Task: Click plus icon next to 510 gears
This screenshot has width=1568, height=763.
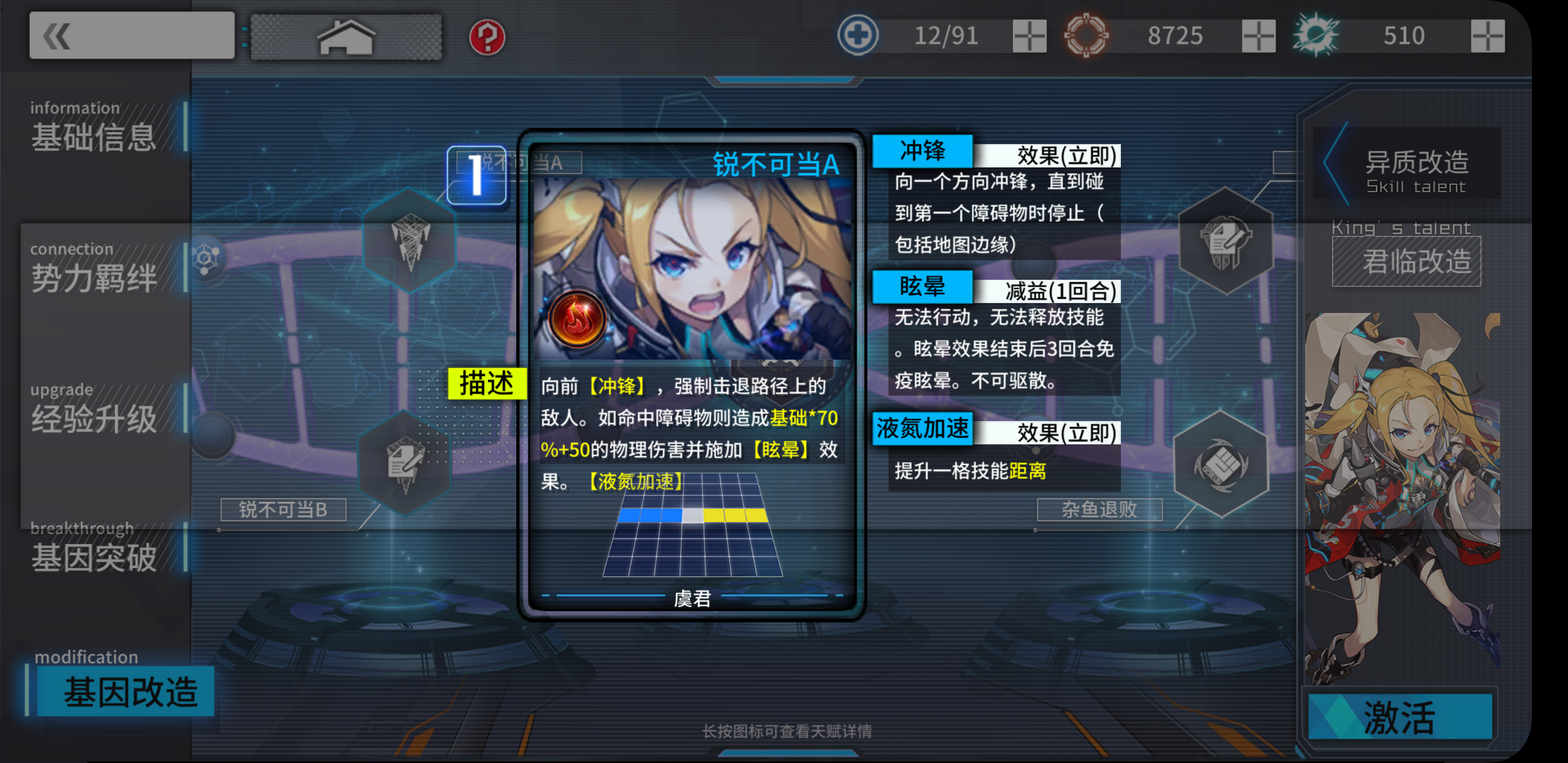Action: pos(1487,35)
